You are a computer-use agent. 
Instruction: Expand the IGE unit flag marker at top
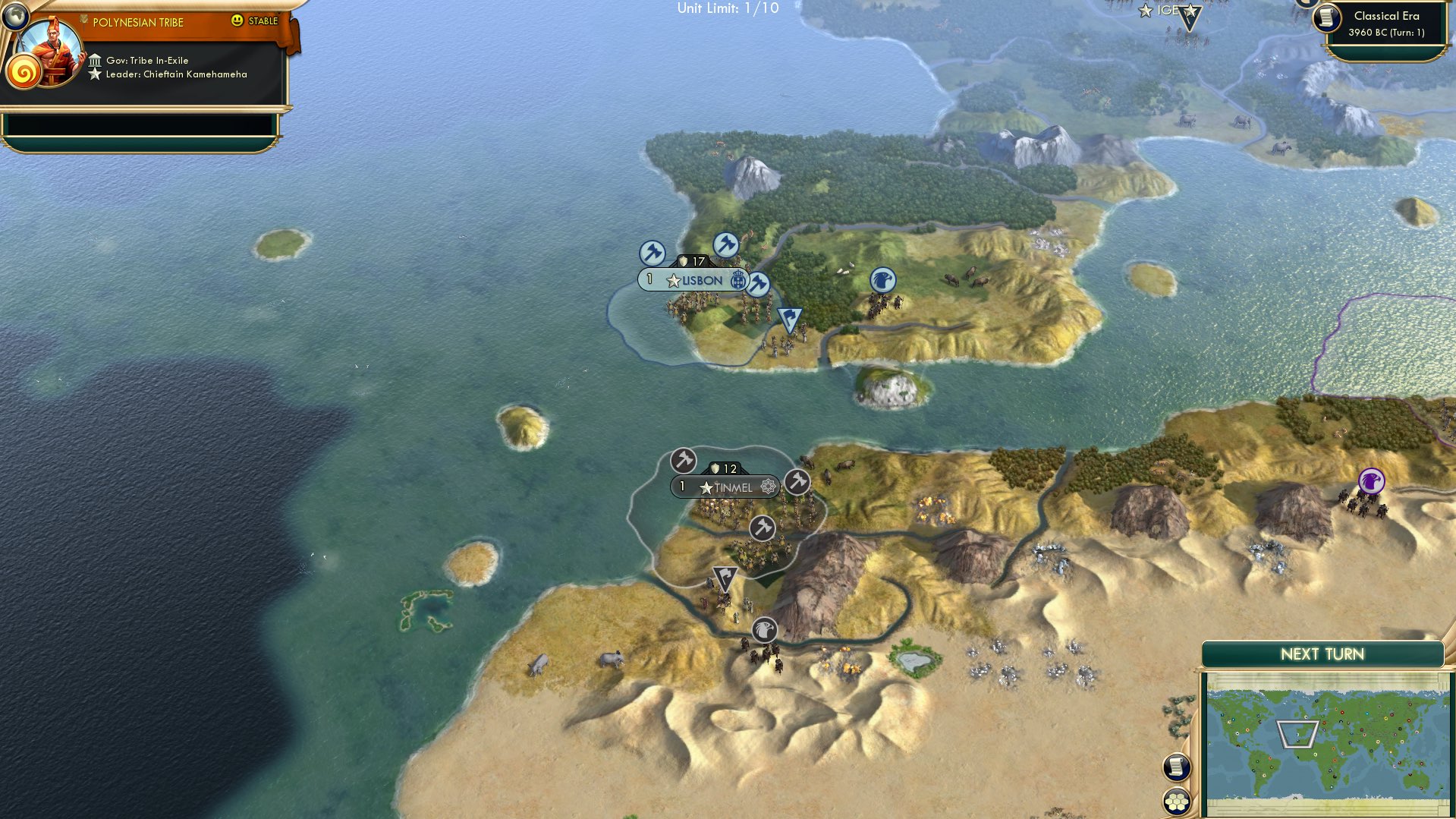pos(1190,17)
